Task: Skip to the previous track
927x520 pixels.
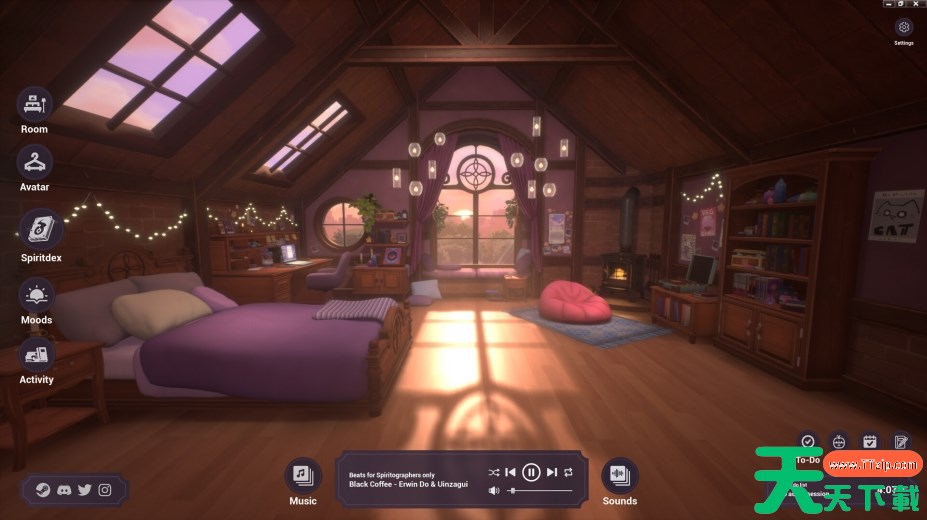Action: 511,472
